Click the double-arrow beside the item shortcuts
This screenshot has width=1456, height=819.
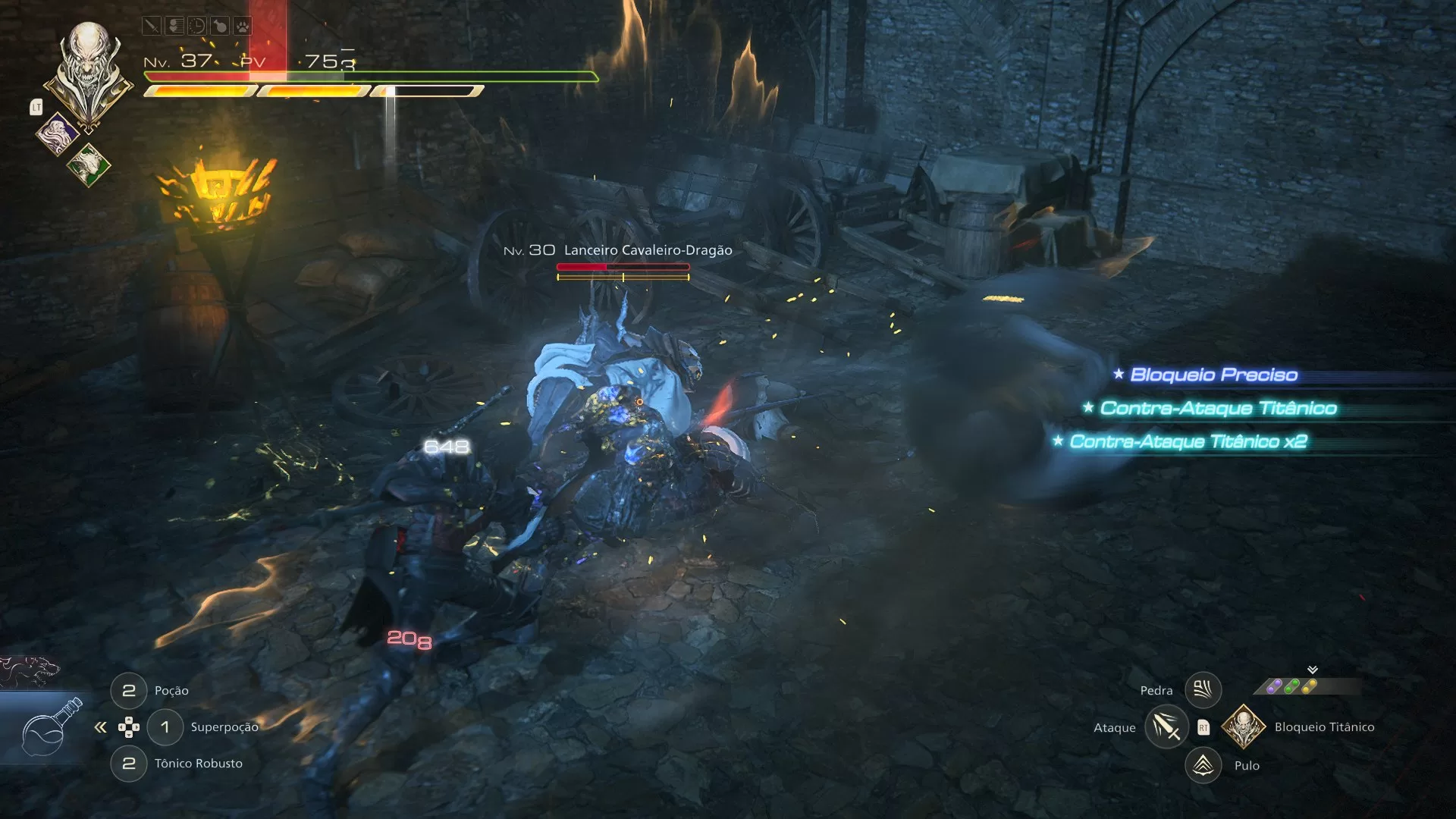(x=100, y=728)
